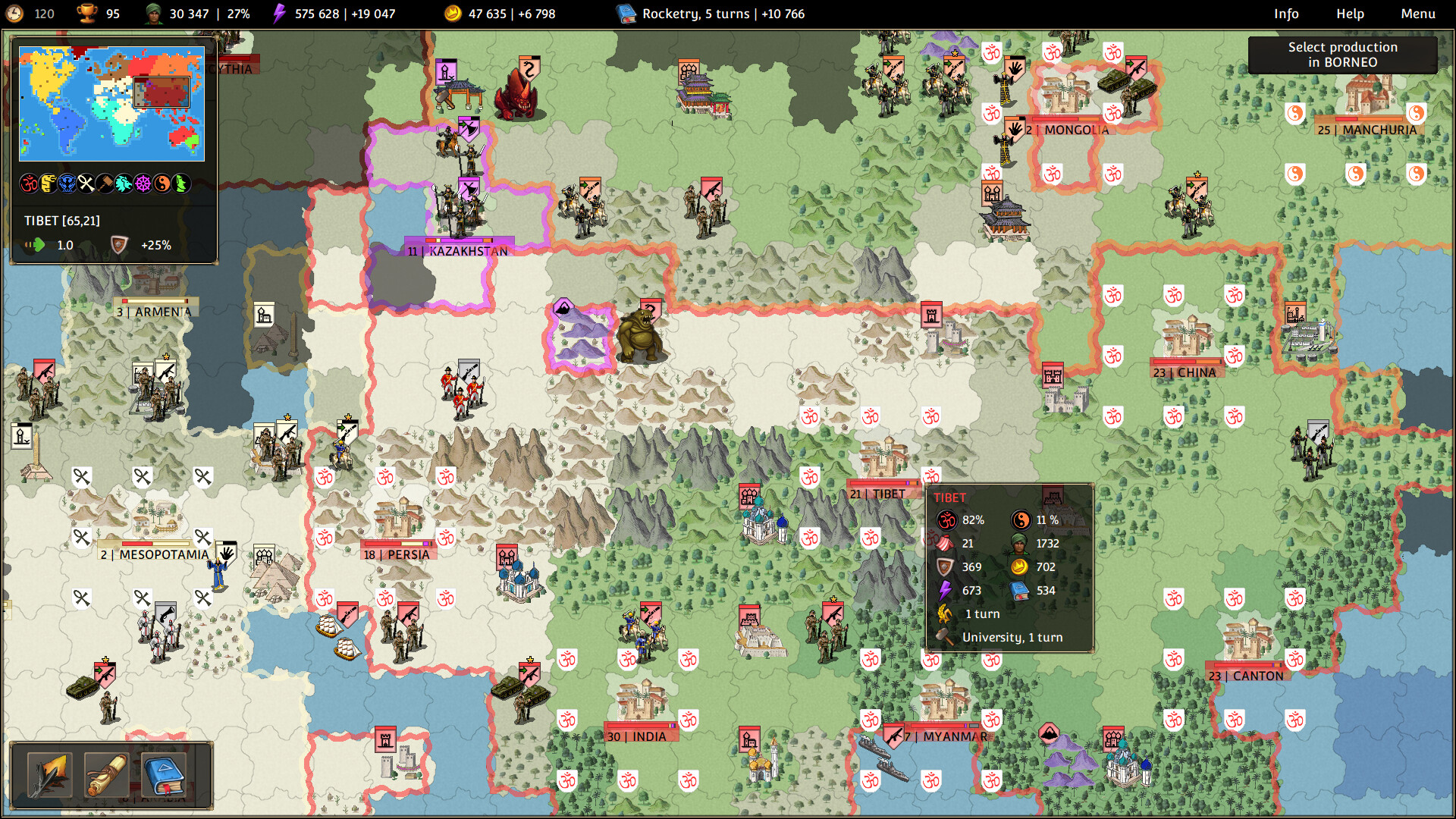
Task: Open the Info menu item
Action: point(1288,13)
